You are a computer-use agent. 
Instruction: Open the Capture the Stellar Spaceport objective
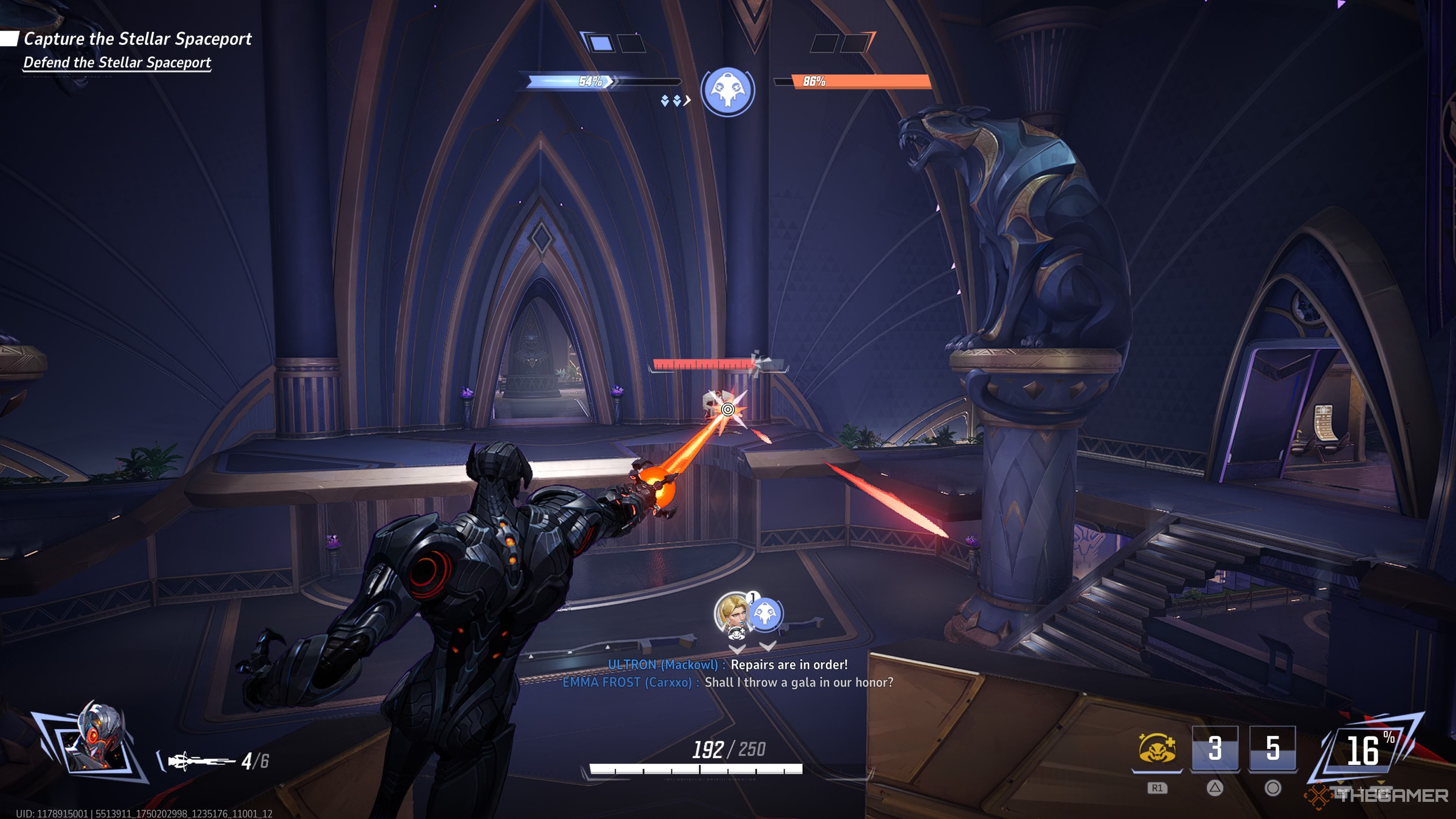pyautogui.click(x=137, y=38)
